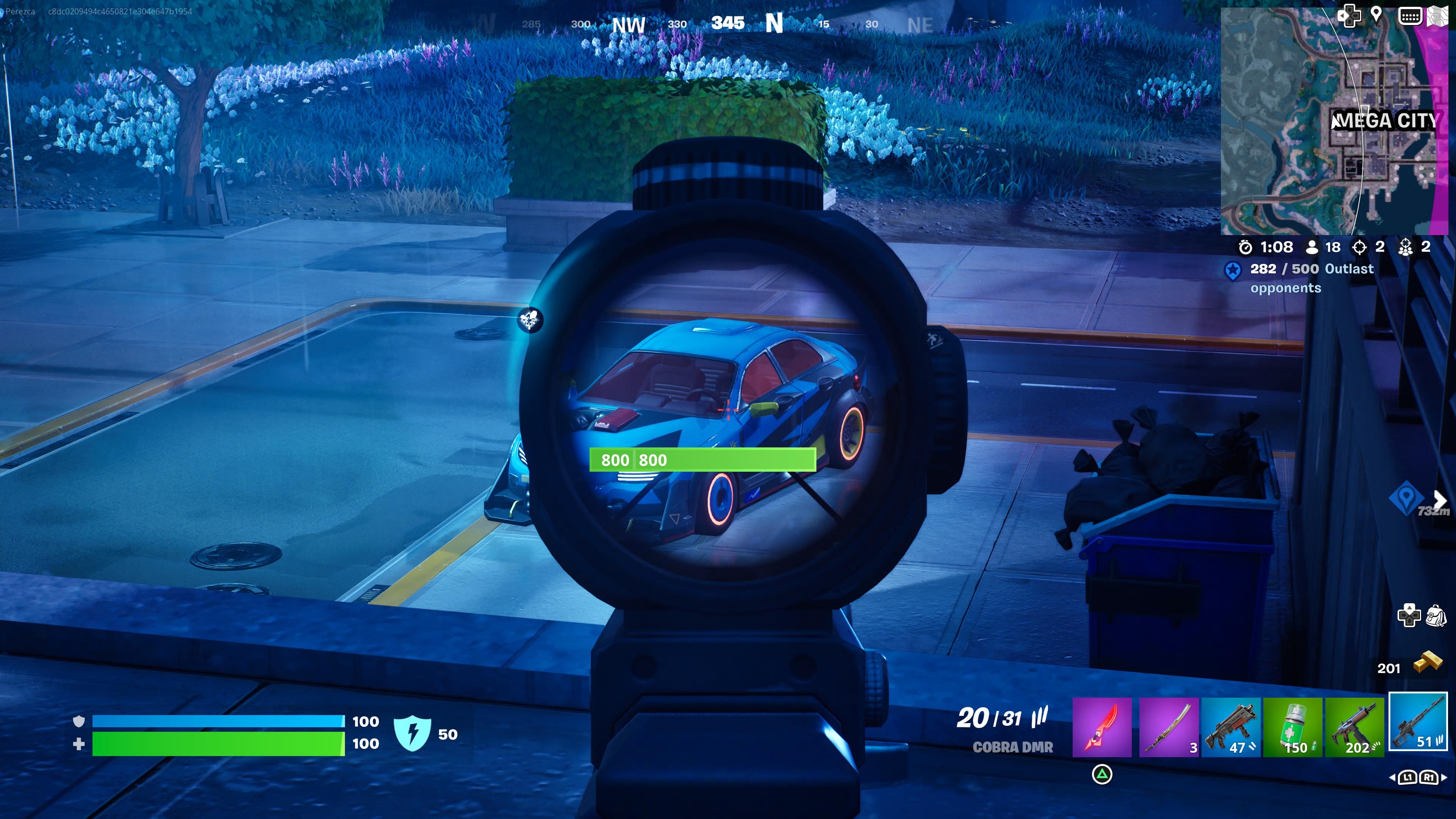Click the d-pad controller icon above the minimap
This screenshot has height=819, width=1456.
(1350, 16)
